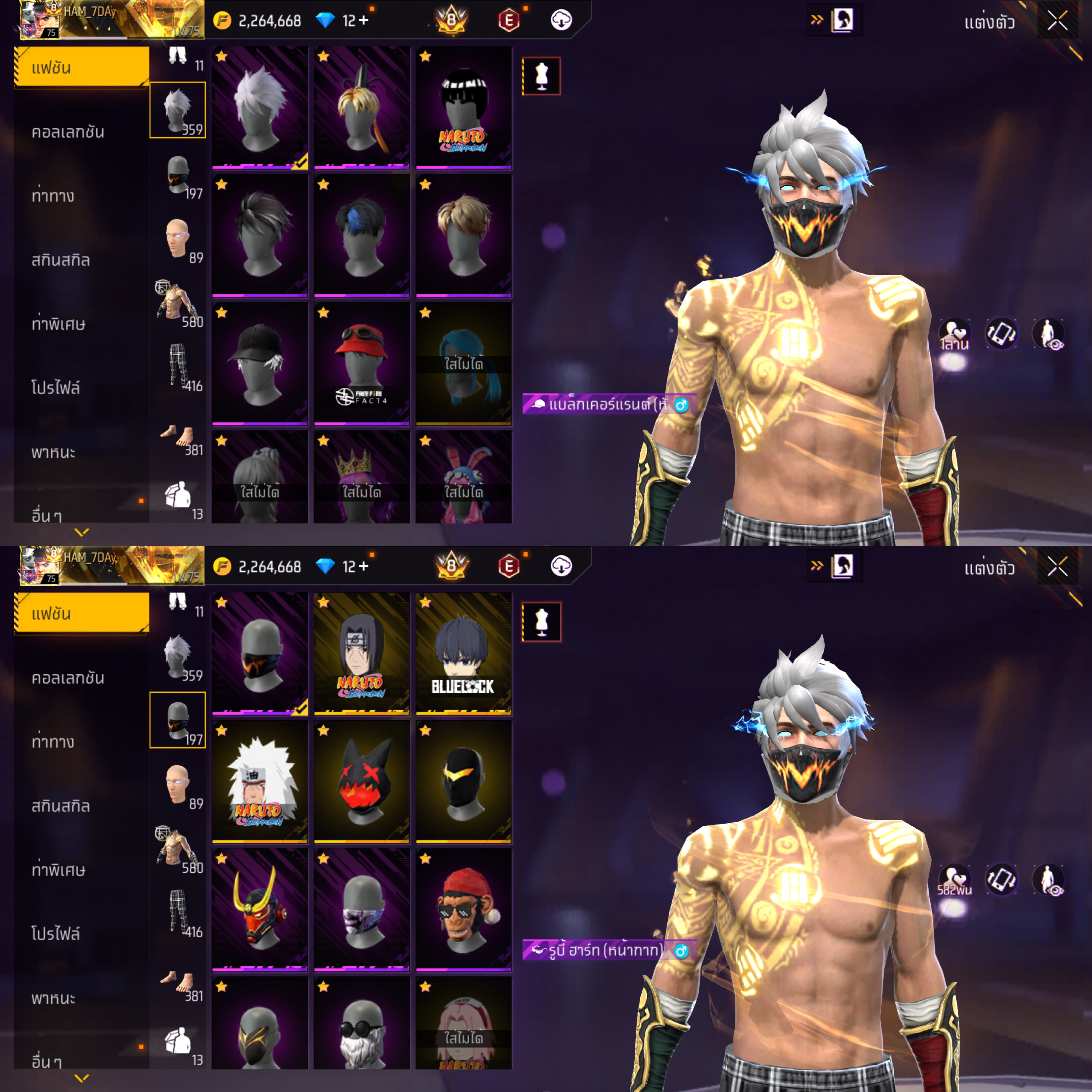The width and height of the screenshot is (1092, 1092).
Task: Choose the blonde topknot hairstyle
Action: pyautogui.click(x=361, y=107)
